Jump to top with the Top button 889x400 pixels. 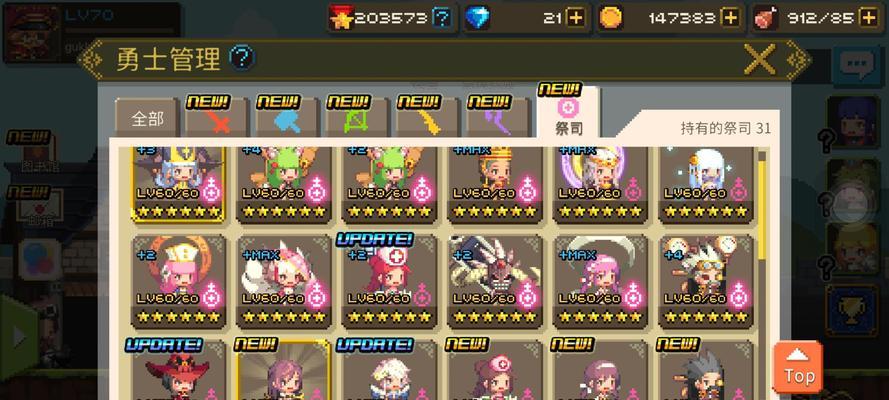798,367
